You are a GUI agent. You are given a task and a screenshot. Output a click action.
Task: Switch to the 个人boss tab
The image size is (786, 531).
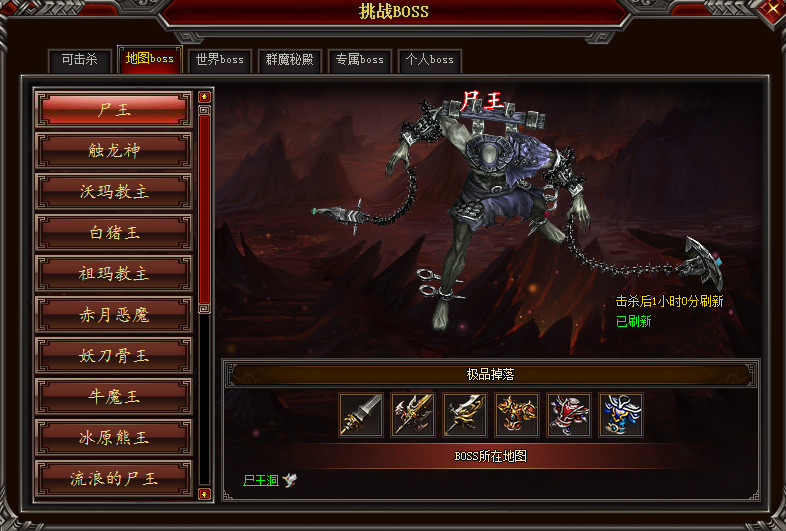pyautogui.click(x=429, y=59)
